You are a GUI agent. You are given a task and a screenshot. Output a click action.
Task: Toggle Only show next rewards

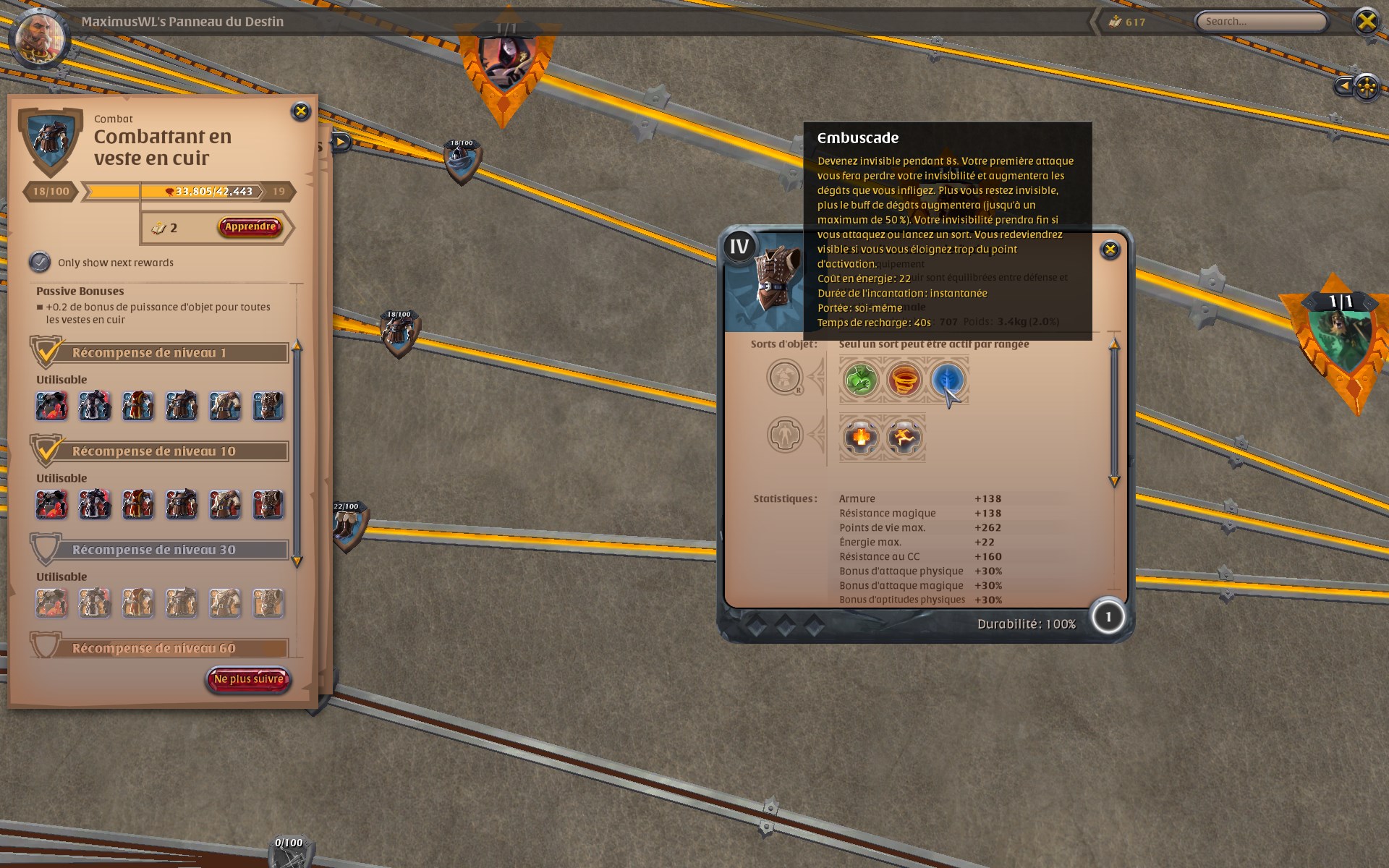pos(38,263)
